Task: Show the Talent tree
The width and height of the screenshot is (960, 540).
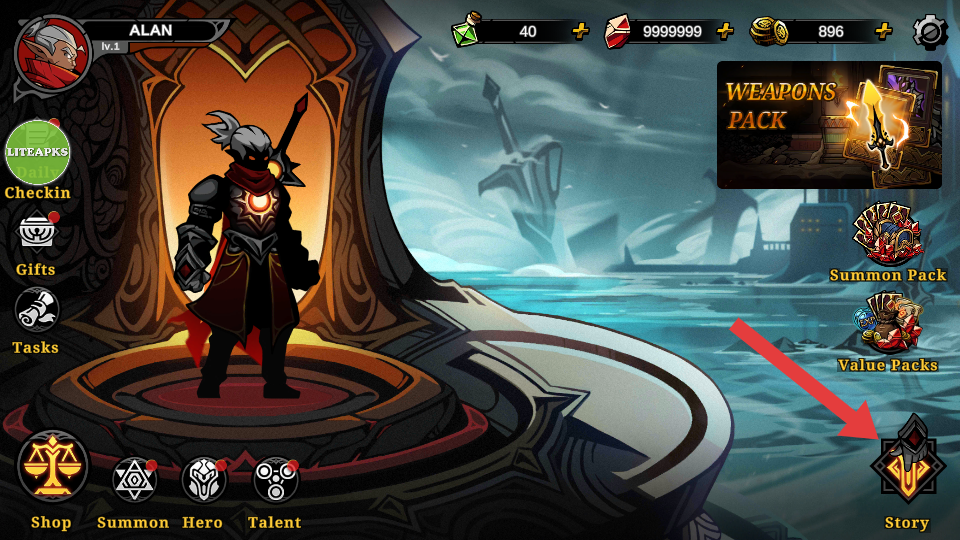Action: tap(275, 481)
